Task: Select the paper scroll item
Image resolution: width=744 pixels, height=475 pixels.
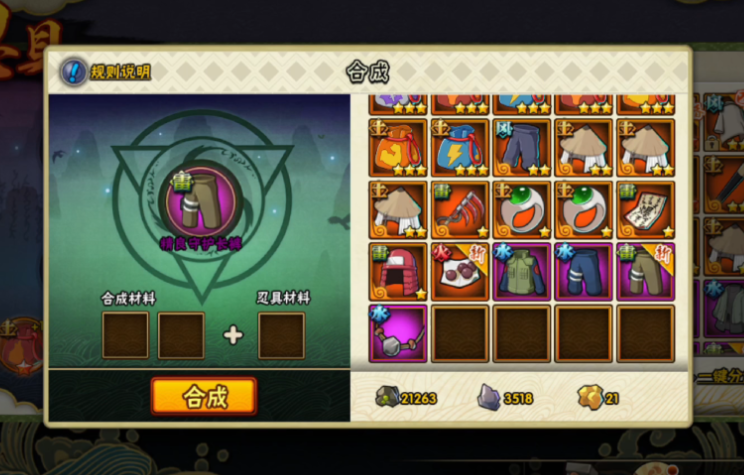Action: click(x=645, y=210)
